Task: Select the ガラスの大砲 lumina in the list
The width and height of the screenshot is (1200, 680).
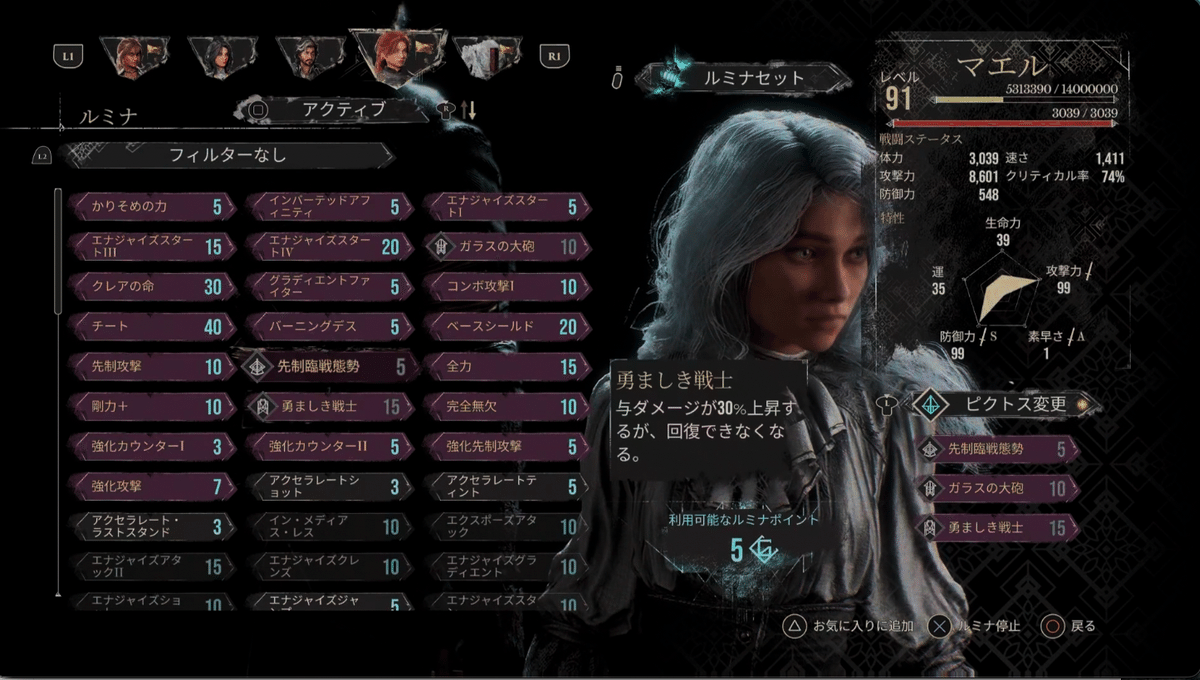Action: click(502, 246)
